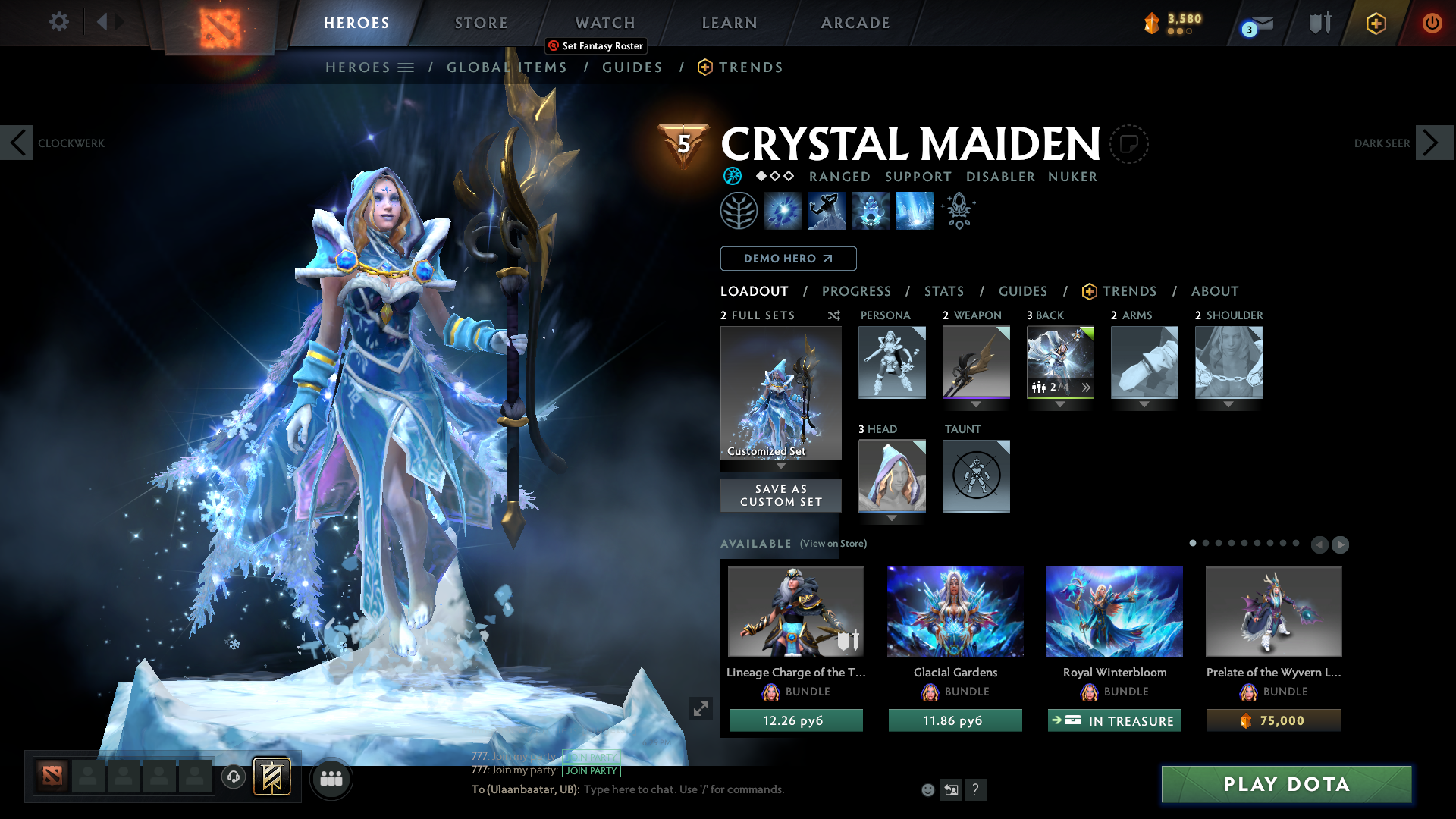Expand the Weapon slot dropdown arrow

point(976,405)
